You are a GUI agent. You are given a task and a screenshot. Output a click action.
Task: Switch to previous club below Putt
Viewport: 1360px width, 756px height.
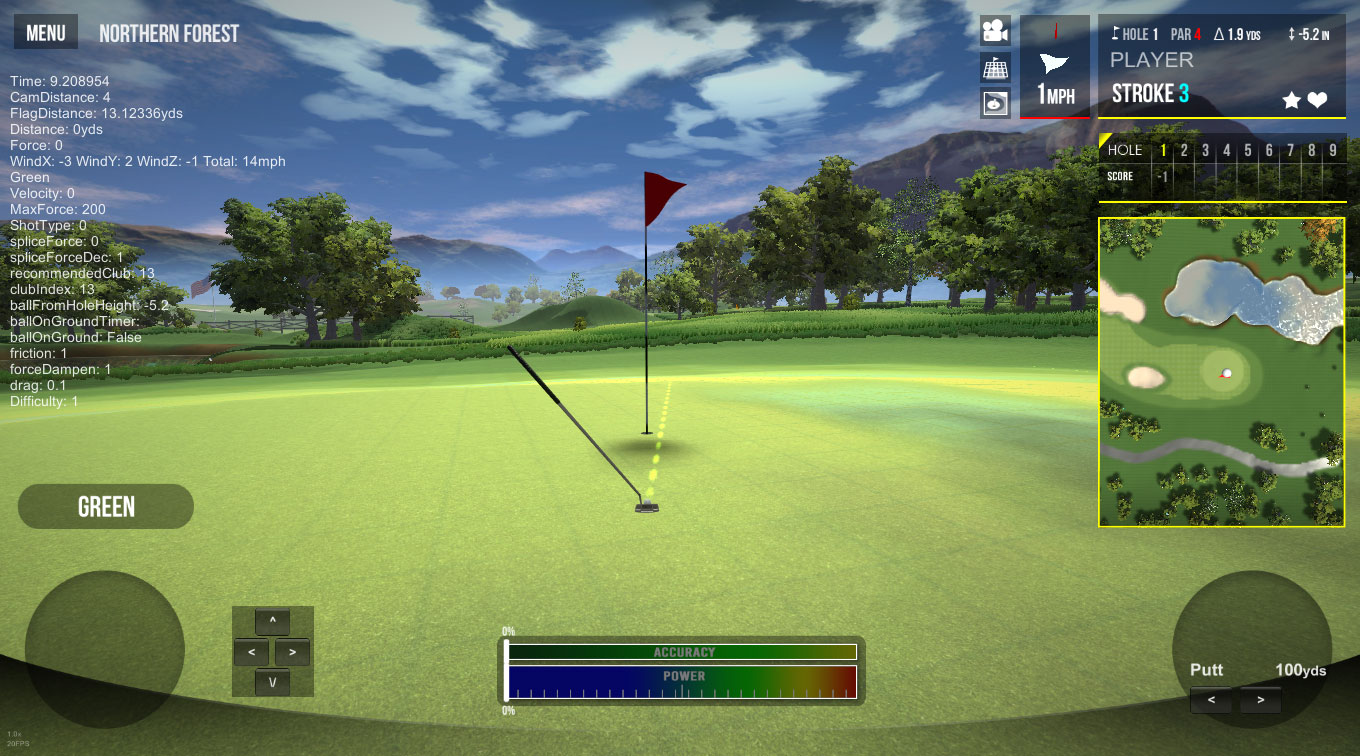1212,700
